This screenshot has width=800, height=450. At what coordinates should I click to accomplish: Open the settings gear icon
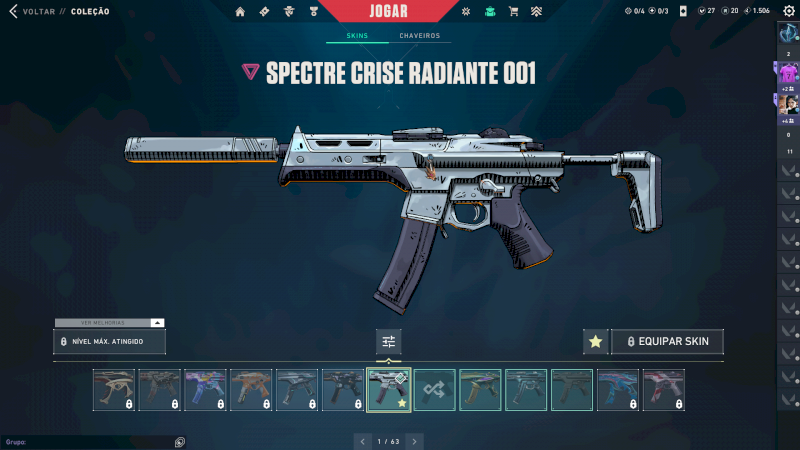click(x=788, y=11)
